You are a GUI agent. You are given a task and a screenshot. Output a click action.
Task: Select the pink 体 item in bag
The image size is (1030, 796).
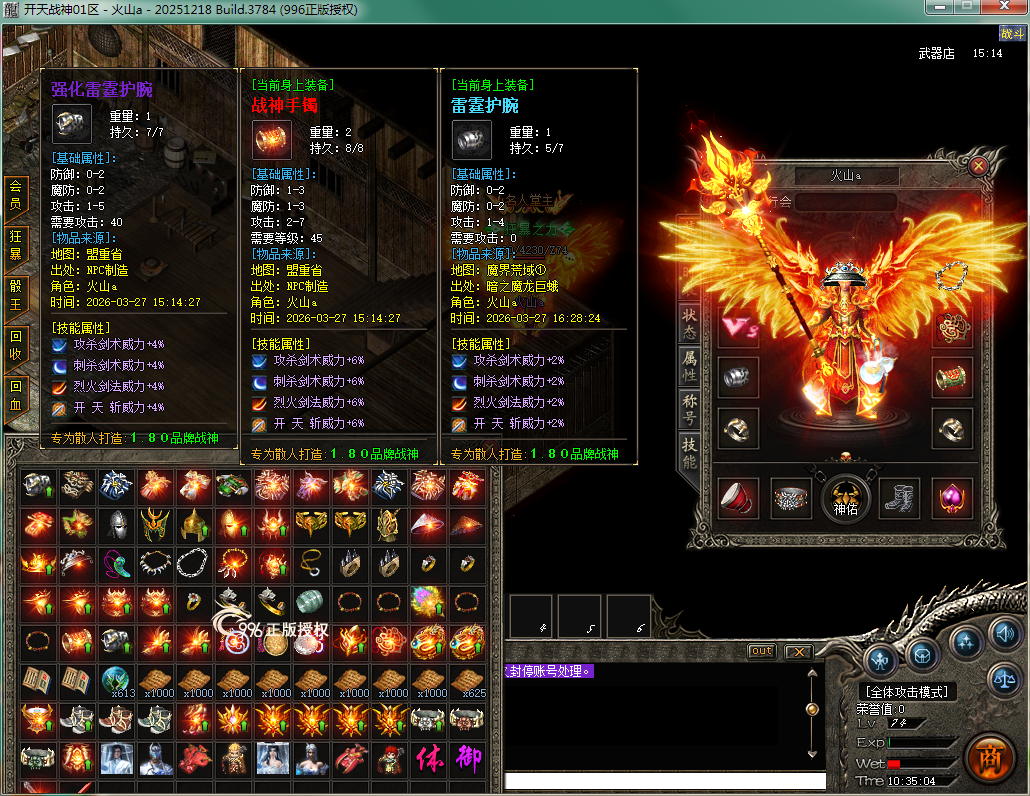pos(428,759)
